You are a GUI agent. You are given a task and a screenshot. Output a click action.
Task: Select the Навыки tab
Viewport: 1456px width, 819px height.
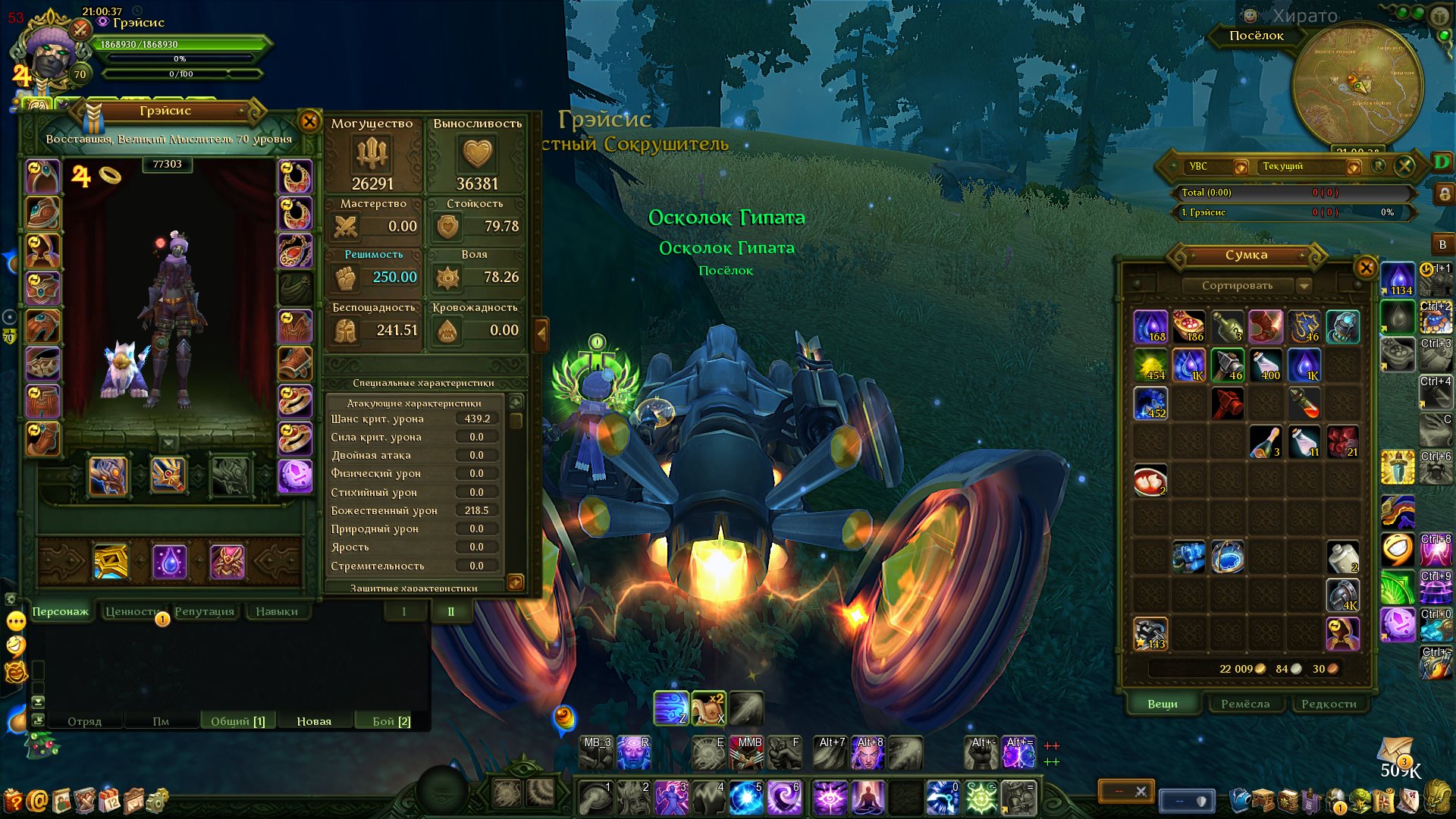coord(276,612)
